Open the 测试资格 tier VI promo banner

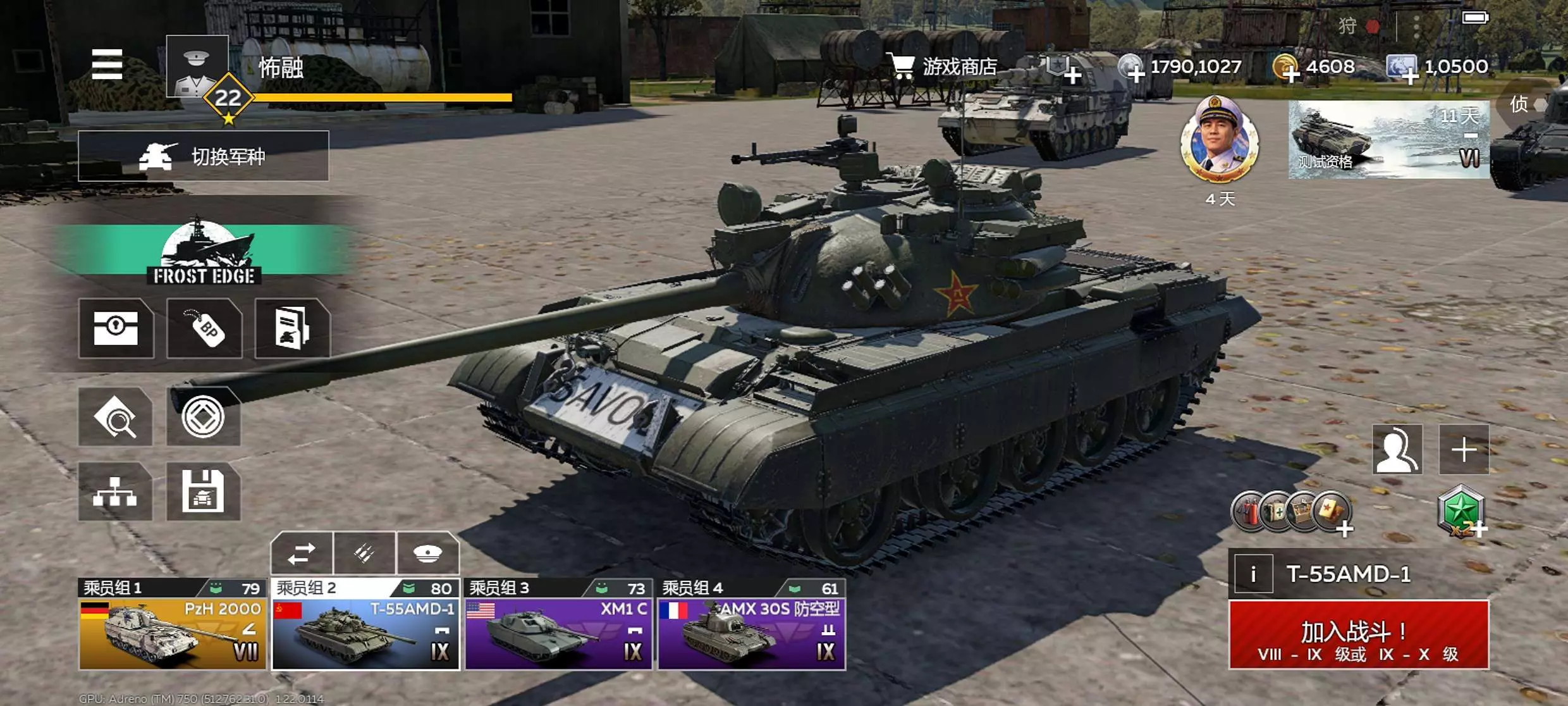[1388, 139]
